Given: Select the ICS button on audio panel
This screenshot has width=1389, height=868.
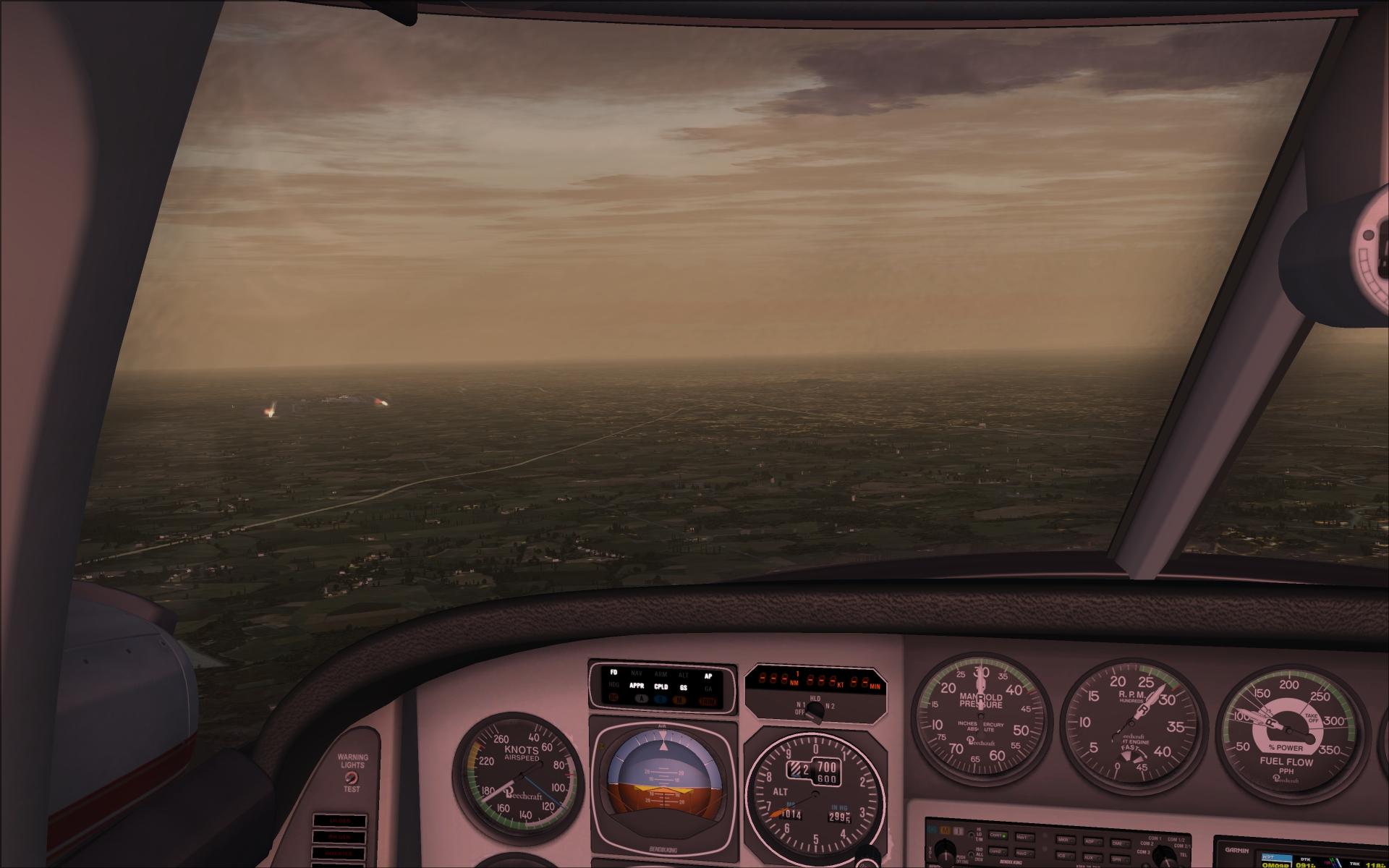Looking at the screenshot, I should click(x=1065, y=856).
